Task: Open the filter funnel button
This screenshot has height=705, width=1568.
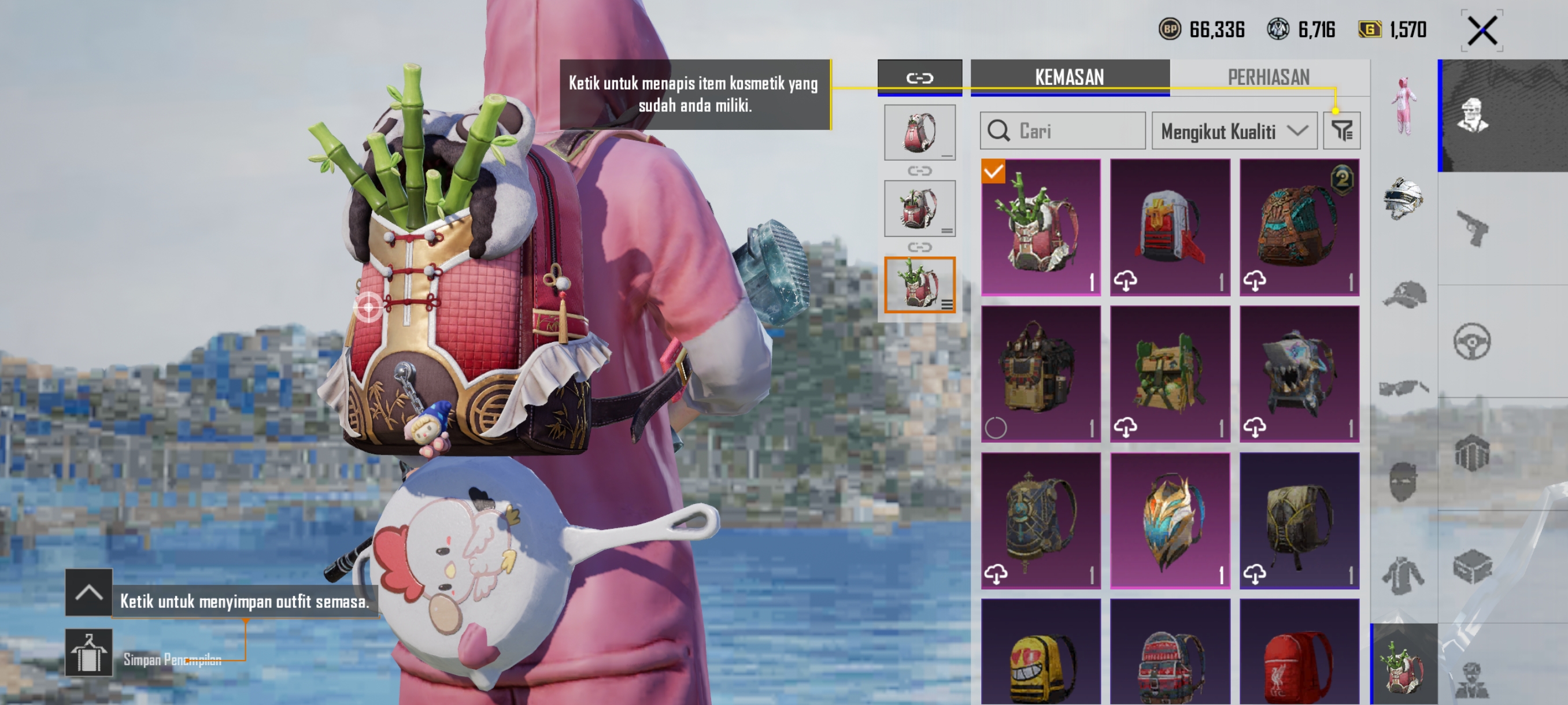Action: [x=1341, y=131]
